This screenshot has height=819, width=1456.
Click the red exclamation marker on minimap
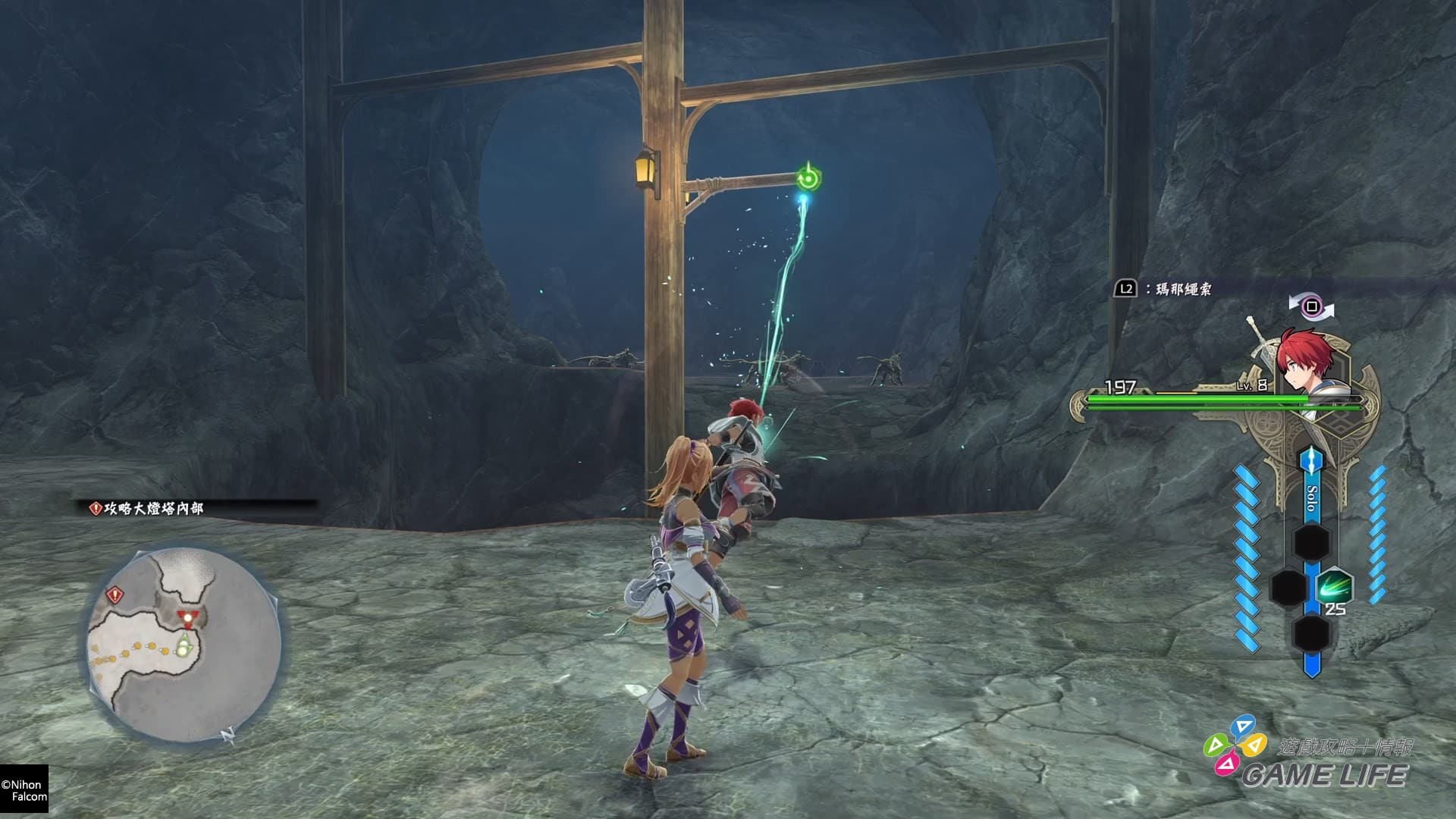point(115,594)
